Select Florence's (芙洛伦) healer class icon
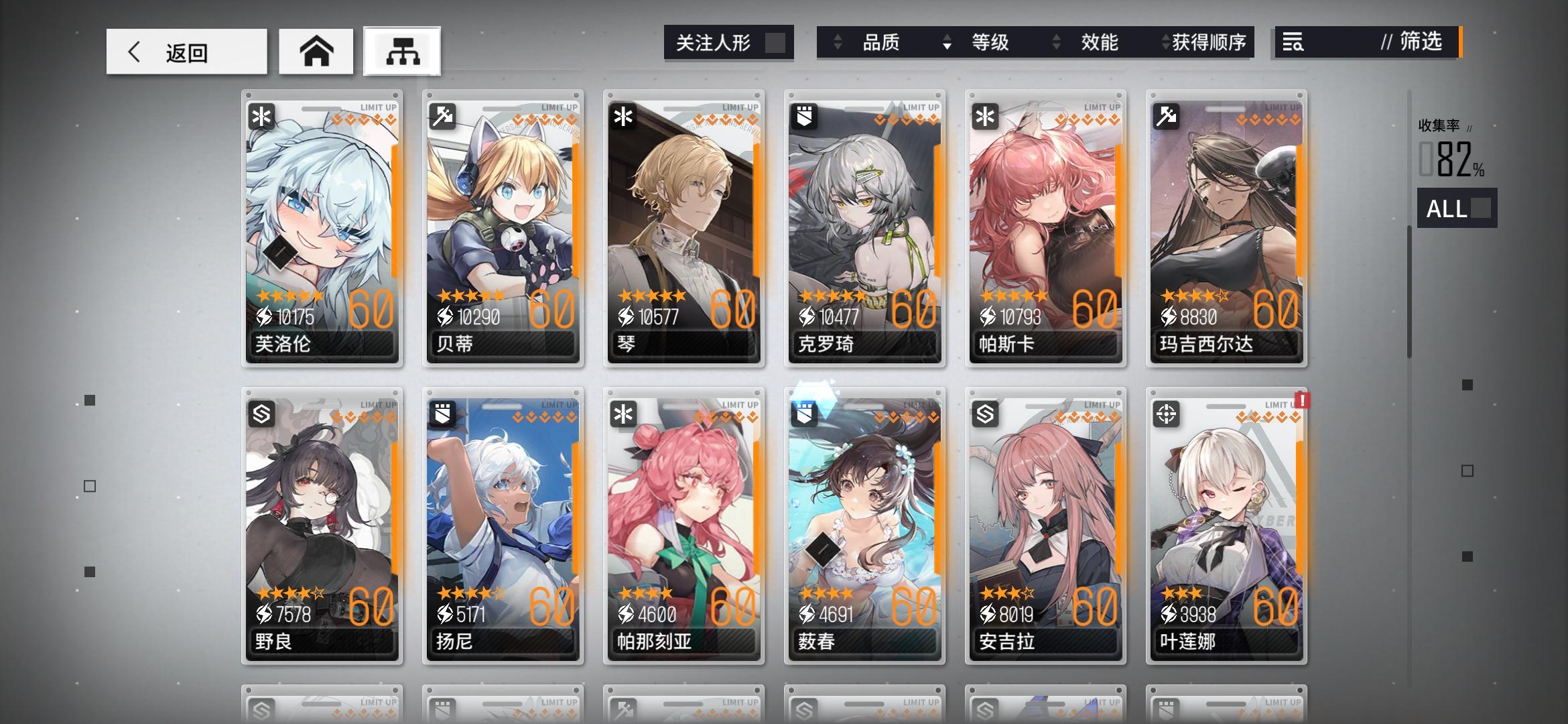The width and height of the screenshot is (1568, 724). 261,117
